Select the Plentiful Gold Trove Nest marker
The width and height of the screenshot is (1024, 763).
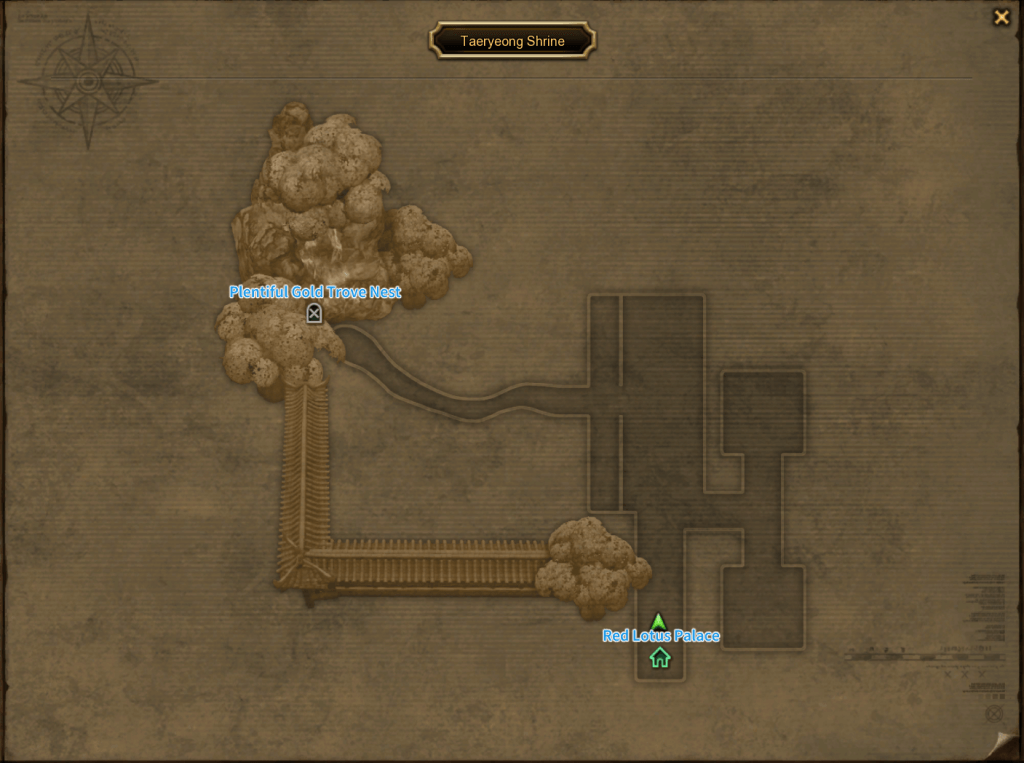pyautogui.click(x=314, y=314)
